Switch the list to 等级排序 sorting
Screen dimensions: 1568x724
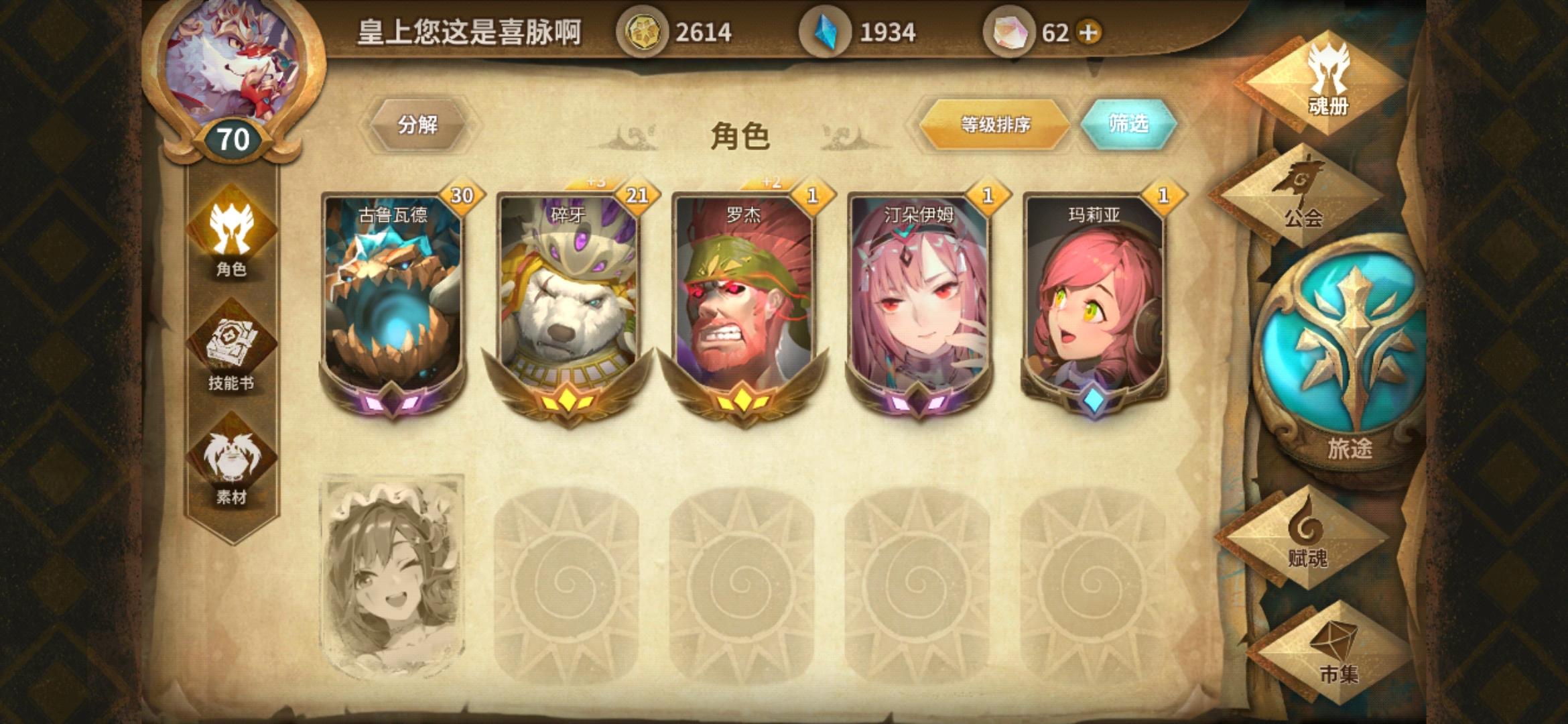tap(992, 125)
